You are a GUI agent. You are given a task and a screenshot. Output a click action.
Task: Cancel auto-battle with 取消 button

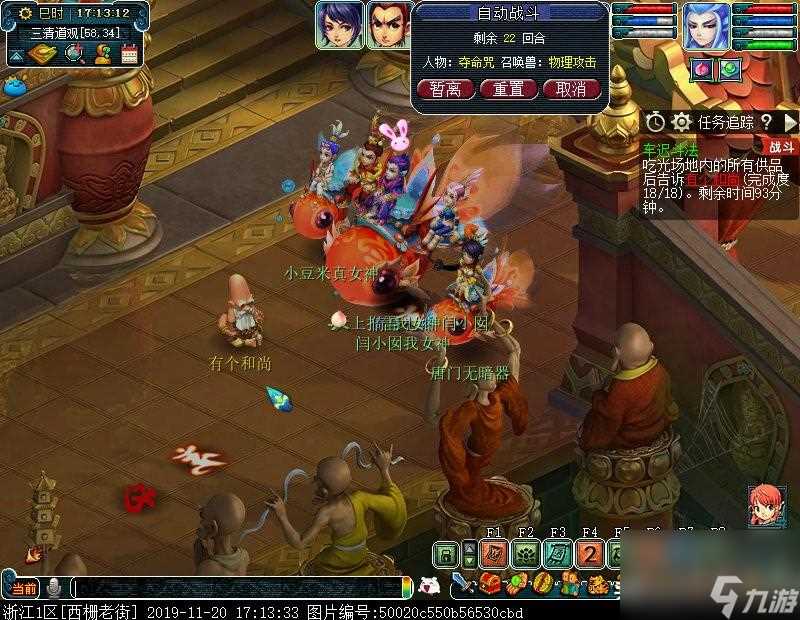(x=570, y=89)
